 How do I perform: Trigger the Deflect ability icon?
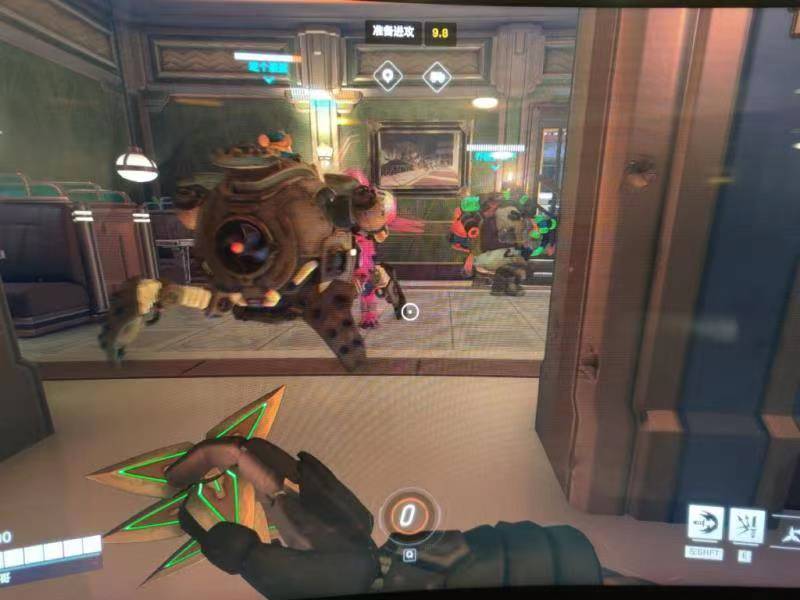click(746, 524)
